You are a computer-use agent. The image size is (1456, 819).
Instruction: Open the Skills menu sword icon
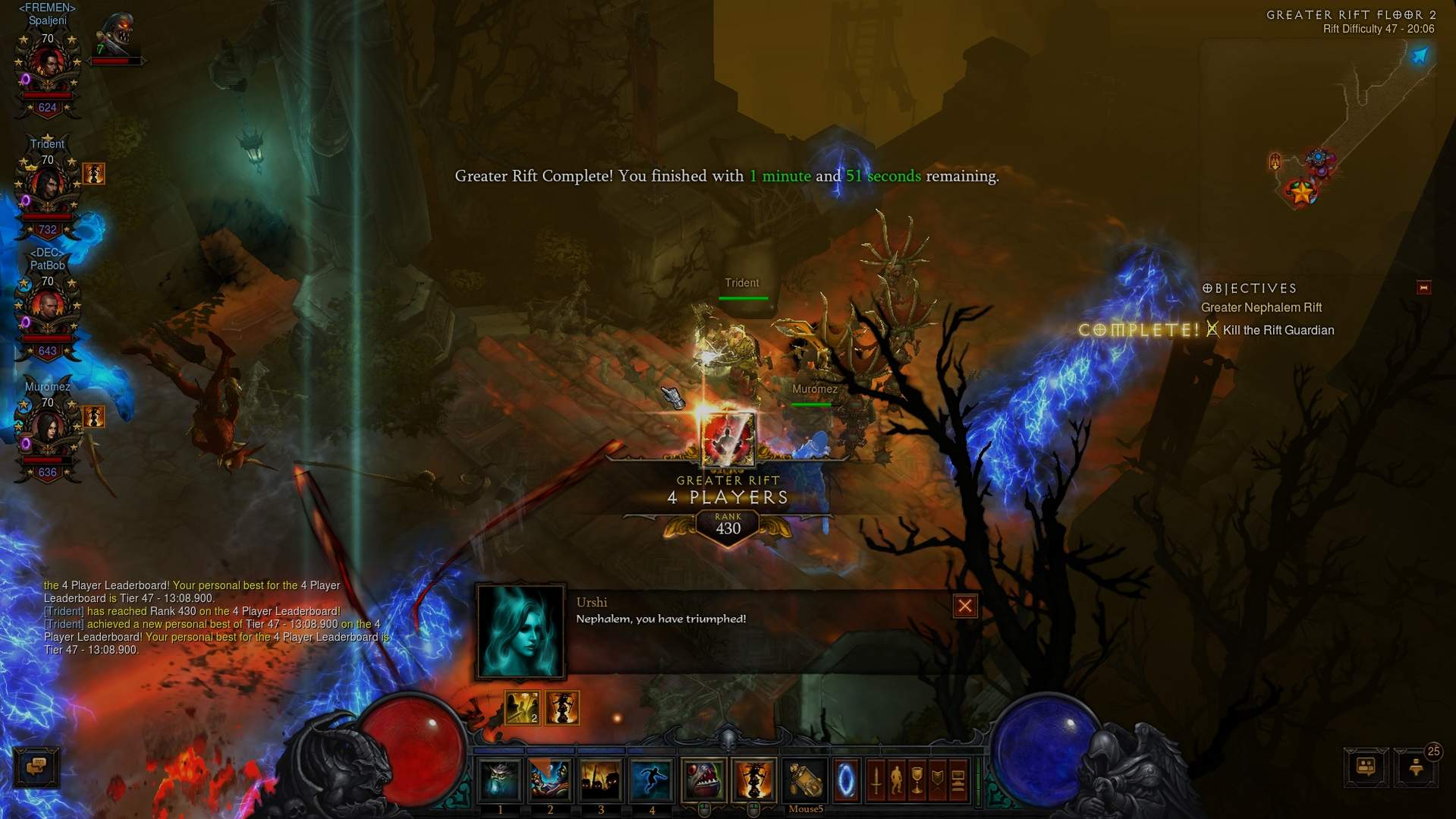pos(876,780)
